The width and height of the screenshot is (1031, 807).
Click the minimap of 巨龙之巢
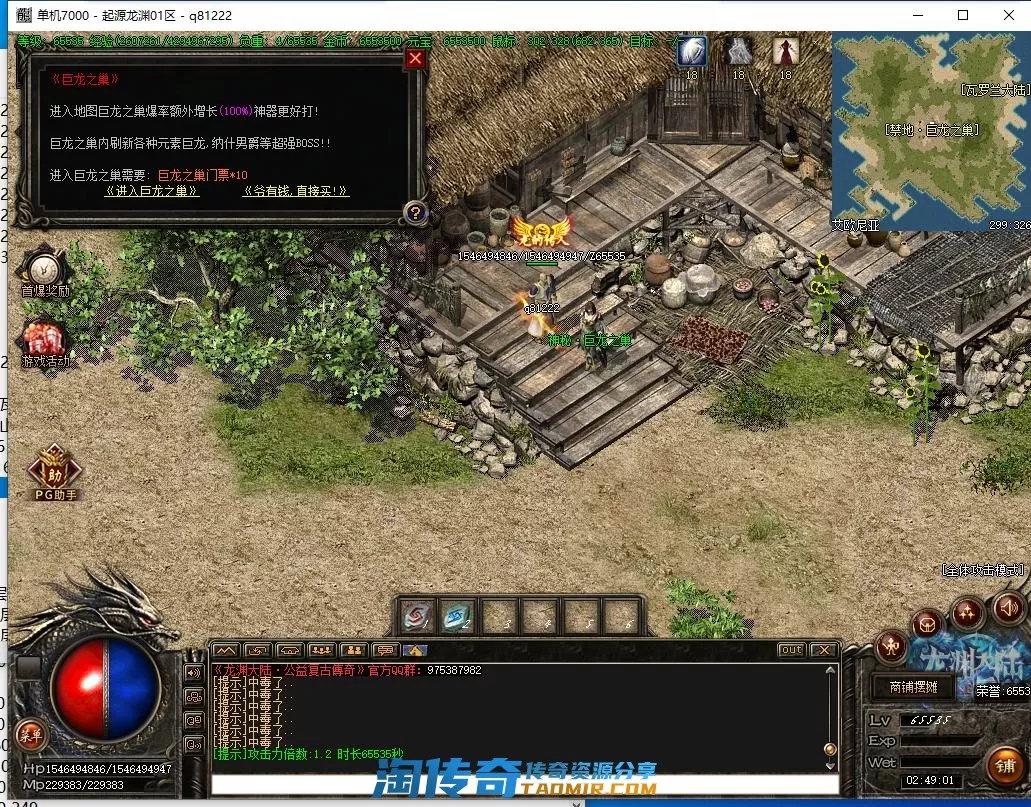click(930, 131)
